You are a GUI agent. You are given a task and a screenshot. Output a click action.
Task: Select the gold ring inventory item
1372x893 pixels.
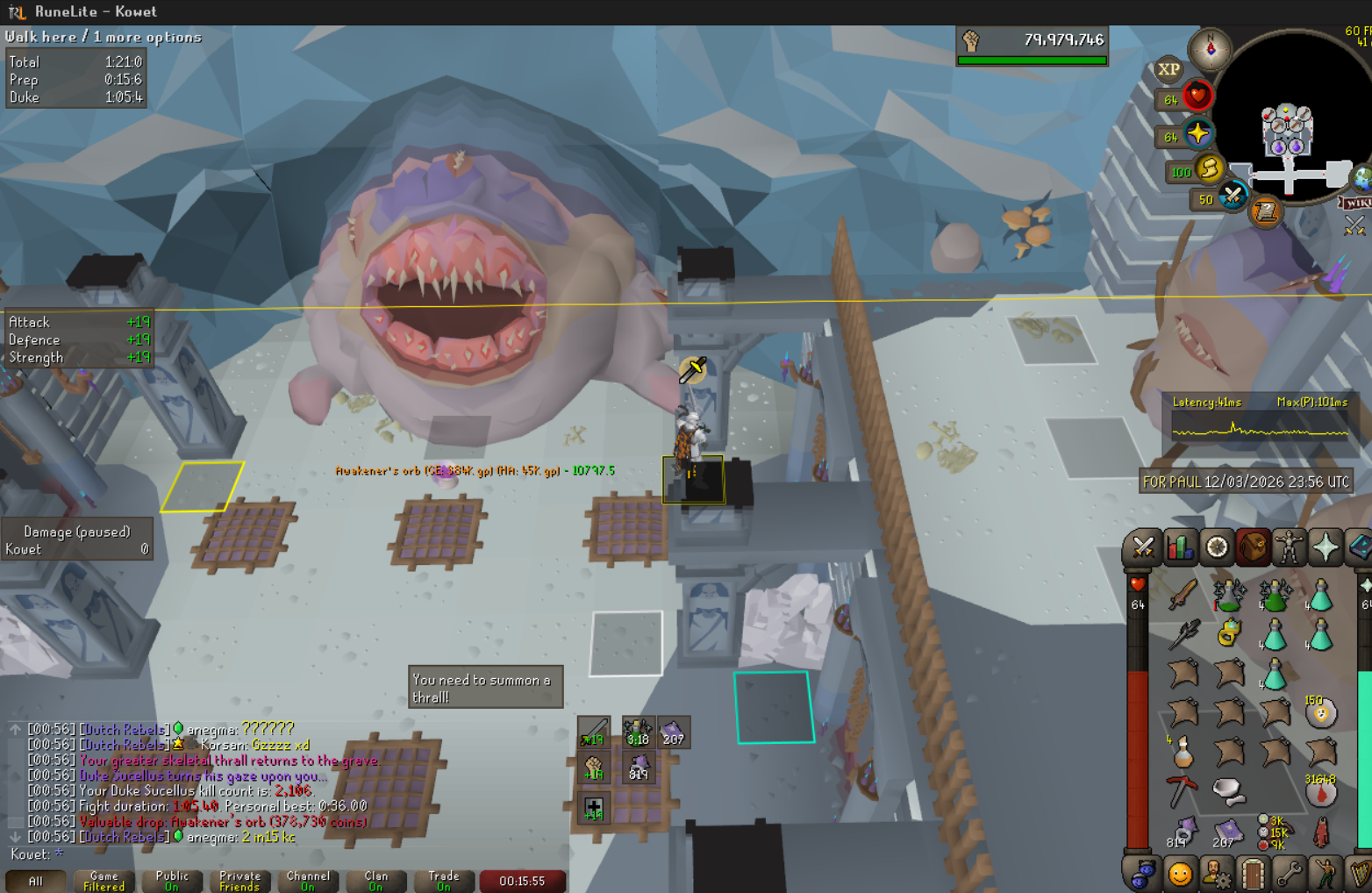click(x=1228, y=632)
